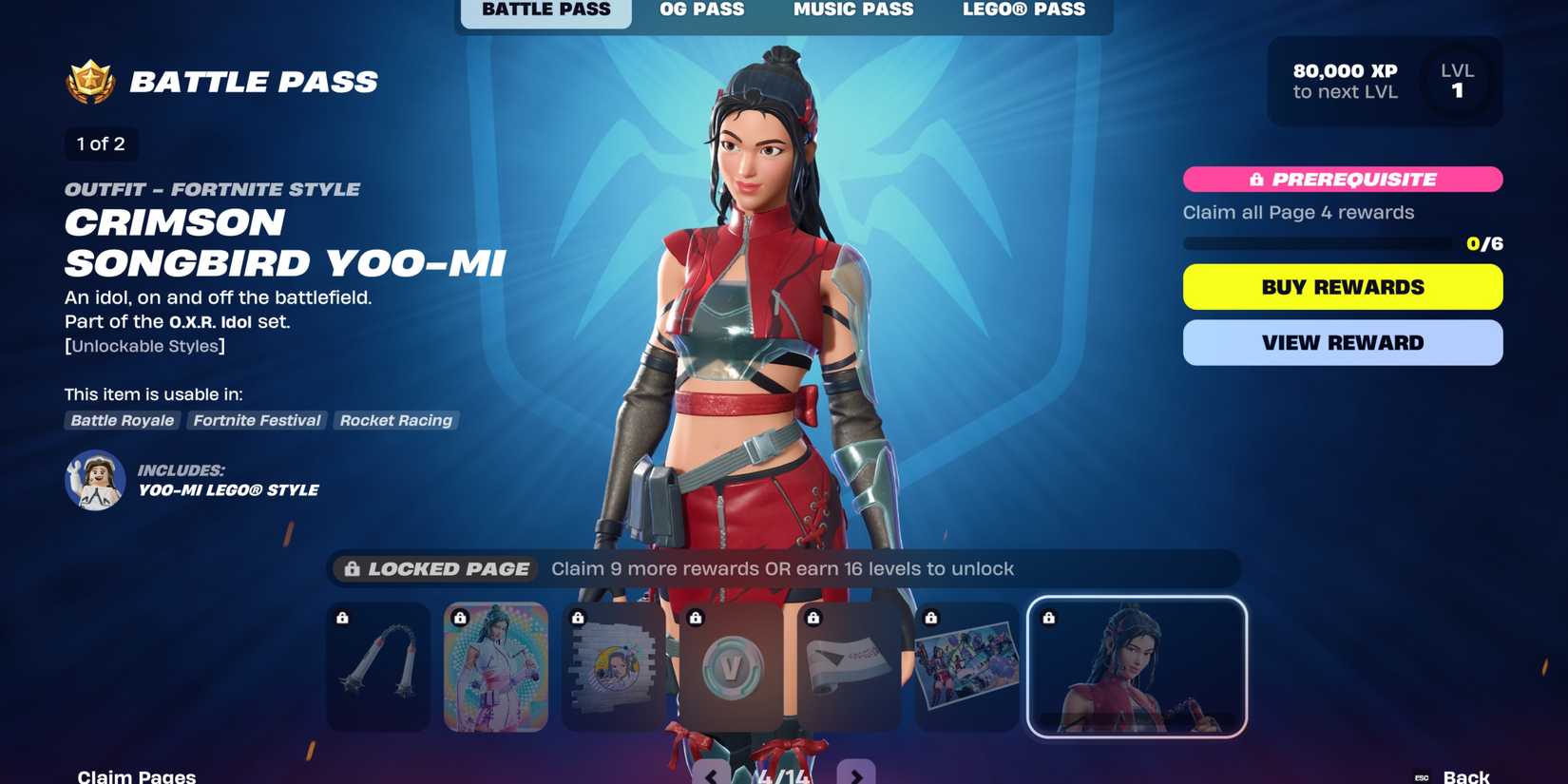
Task: Open the Music Pass tab
Action: pyautogui.click(x=852, y=10)
